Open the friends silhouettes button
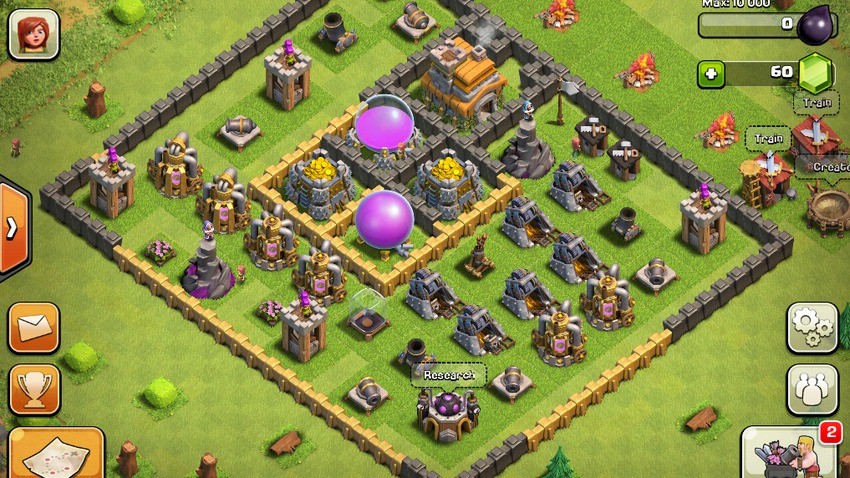 (811, 389)
